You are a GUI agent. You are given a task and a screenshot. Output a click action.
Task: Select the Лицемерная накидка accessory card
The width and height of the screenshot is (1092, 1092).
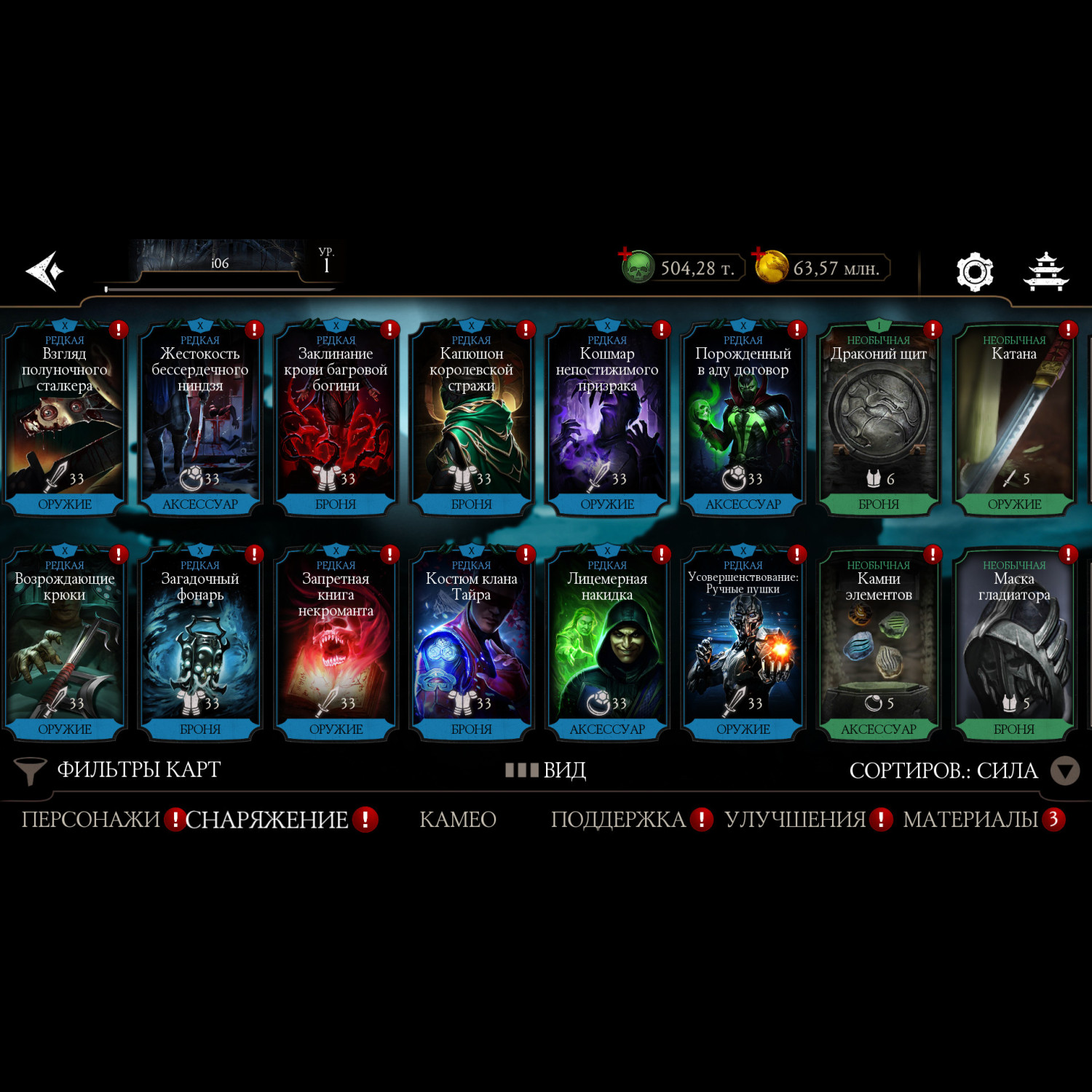607,646
